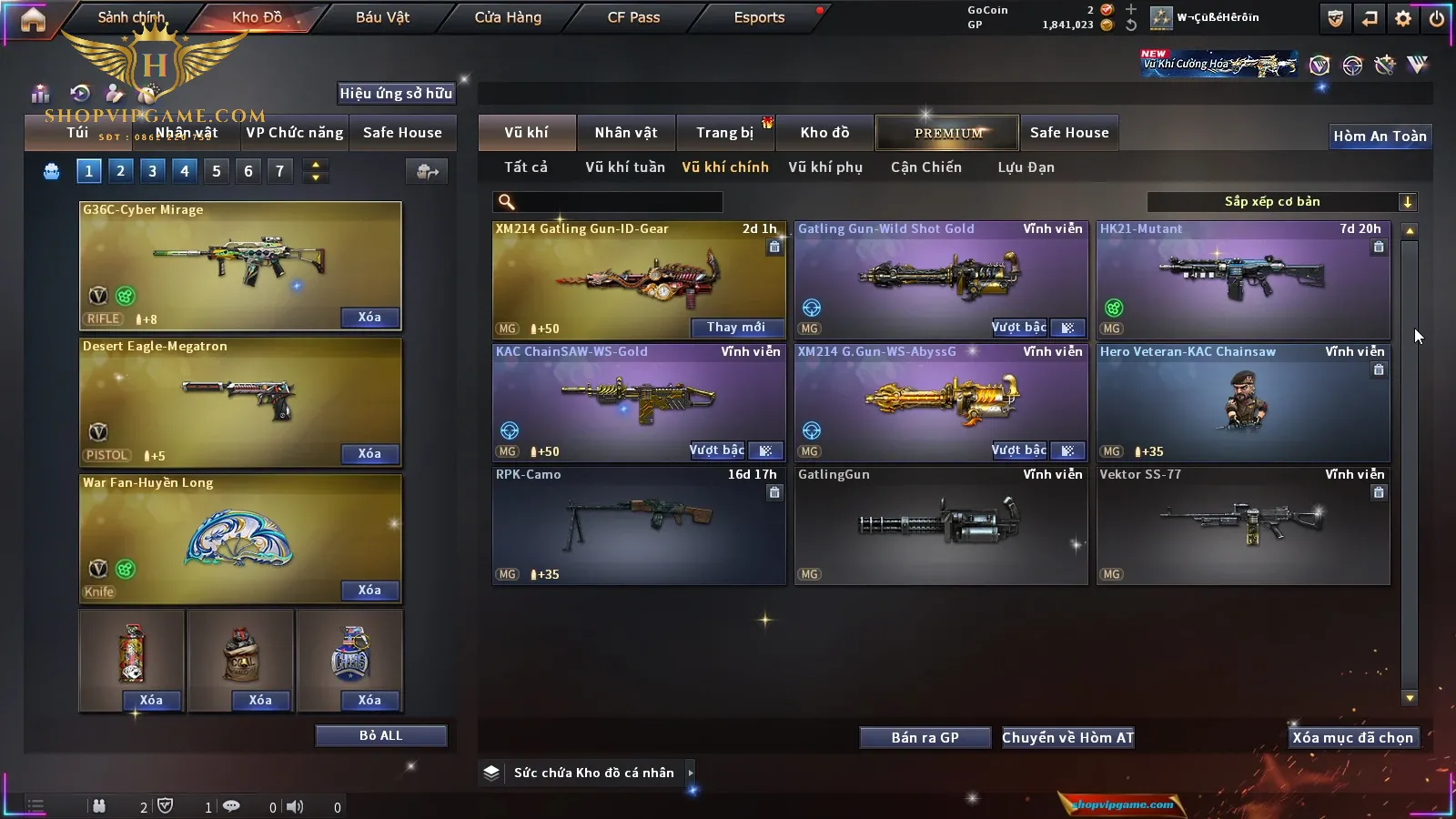Show the Vũ khí phụ category
1456x819 pixels.
(x=825, y=167)
